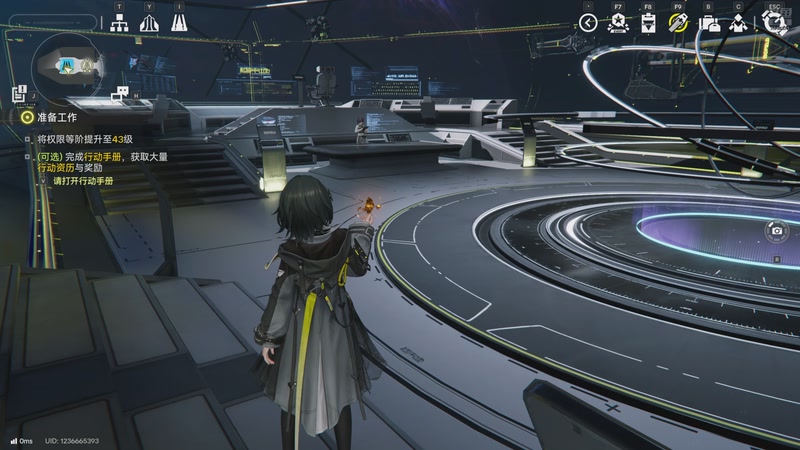Open the star badge event icon
Image resolution: width=800 pixels, height=450 pixels.
point(618,23)
